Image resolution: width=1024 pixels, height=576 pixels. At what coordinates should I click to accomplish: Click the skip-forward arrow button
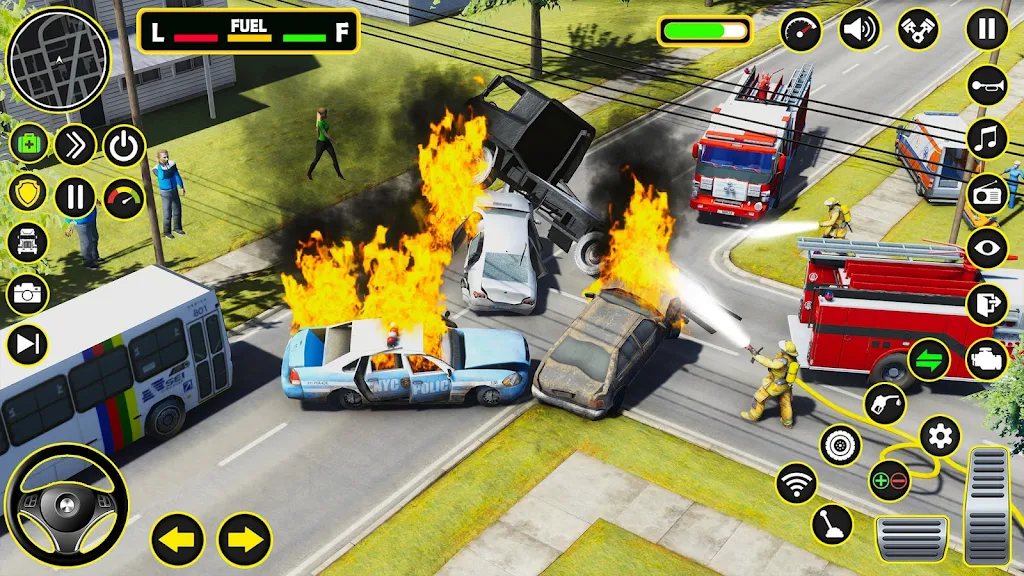[x=28, y=345]
